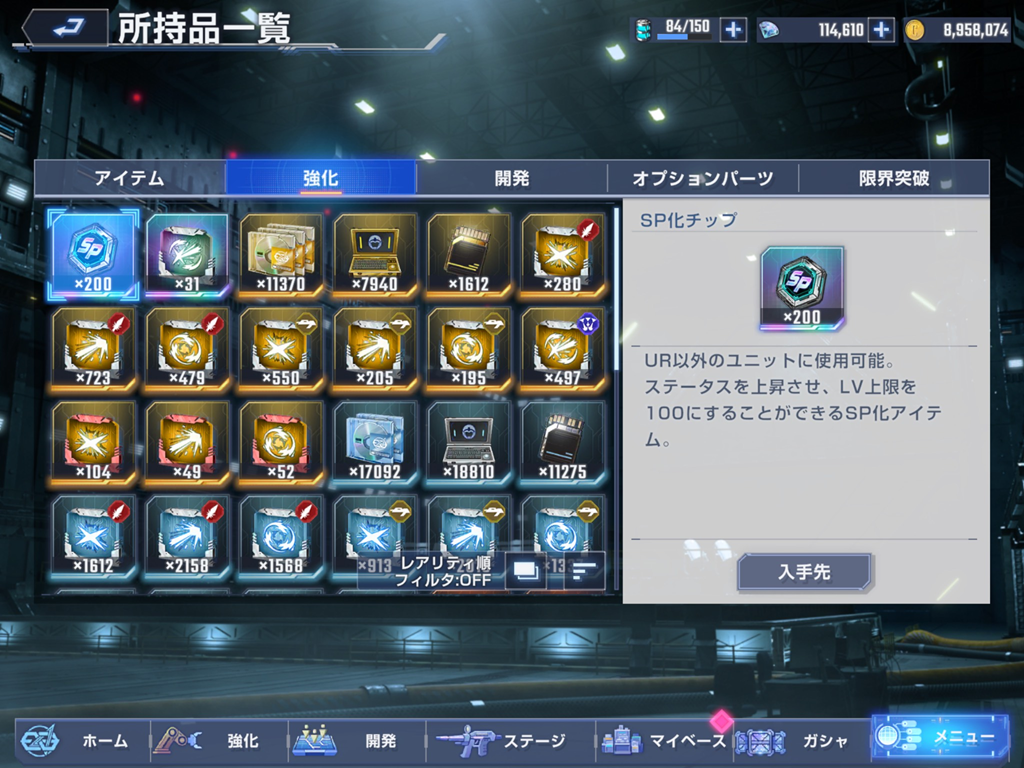Open the メニュー button
This screenshot has width=1024, height=768.
tap(940, 738)
